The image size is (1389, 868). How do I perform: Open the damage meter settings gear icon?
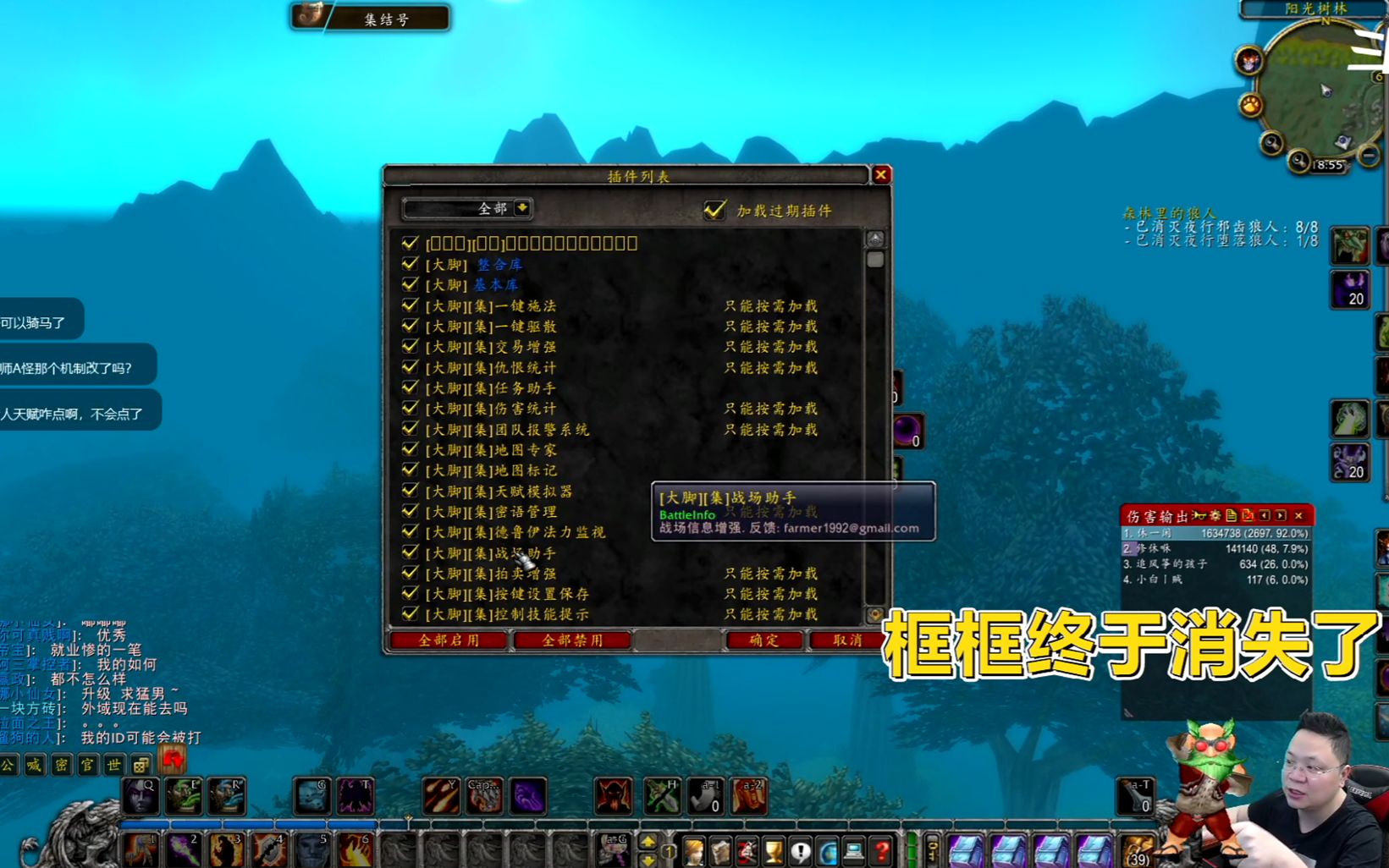point(1217,515)
